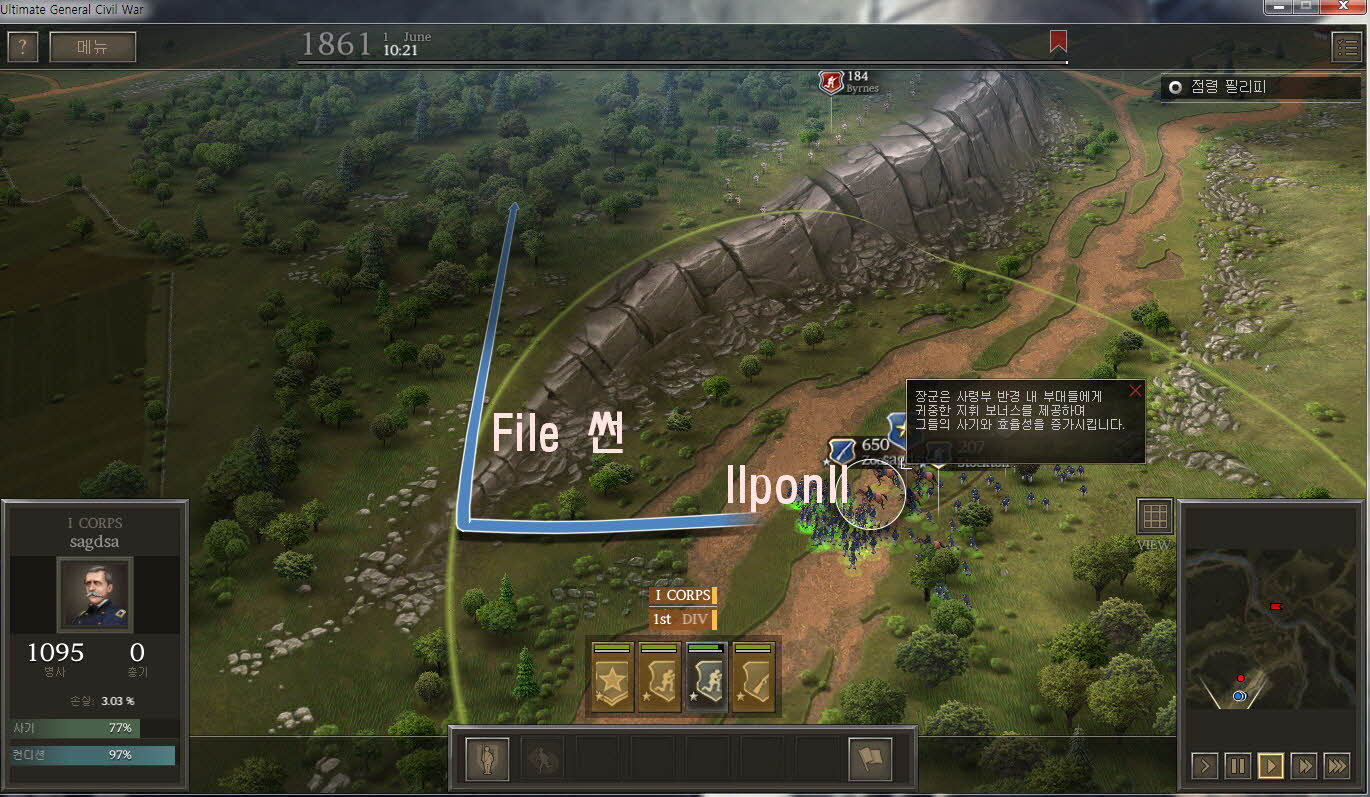
Task: Set triple fast-forward speed
Action: (1337, 766)
